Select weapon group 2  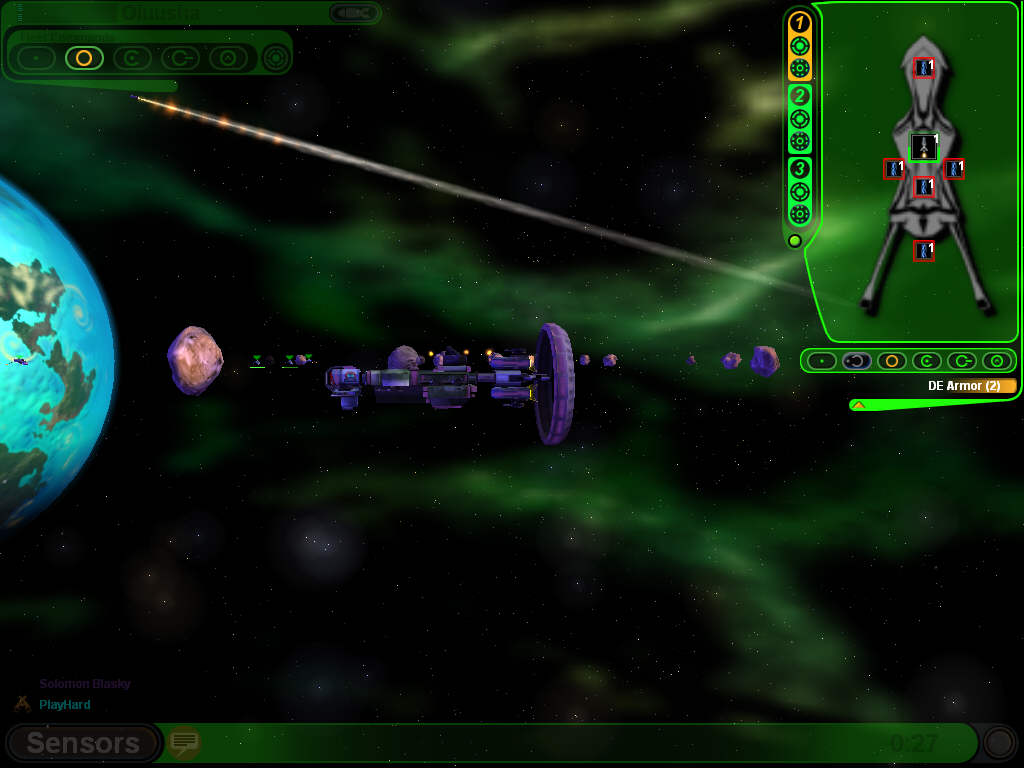(x=799, y=96)
